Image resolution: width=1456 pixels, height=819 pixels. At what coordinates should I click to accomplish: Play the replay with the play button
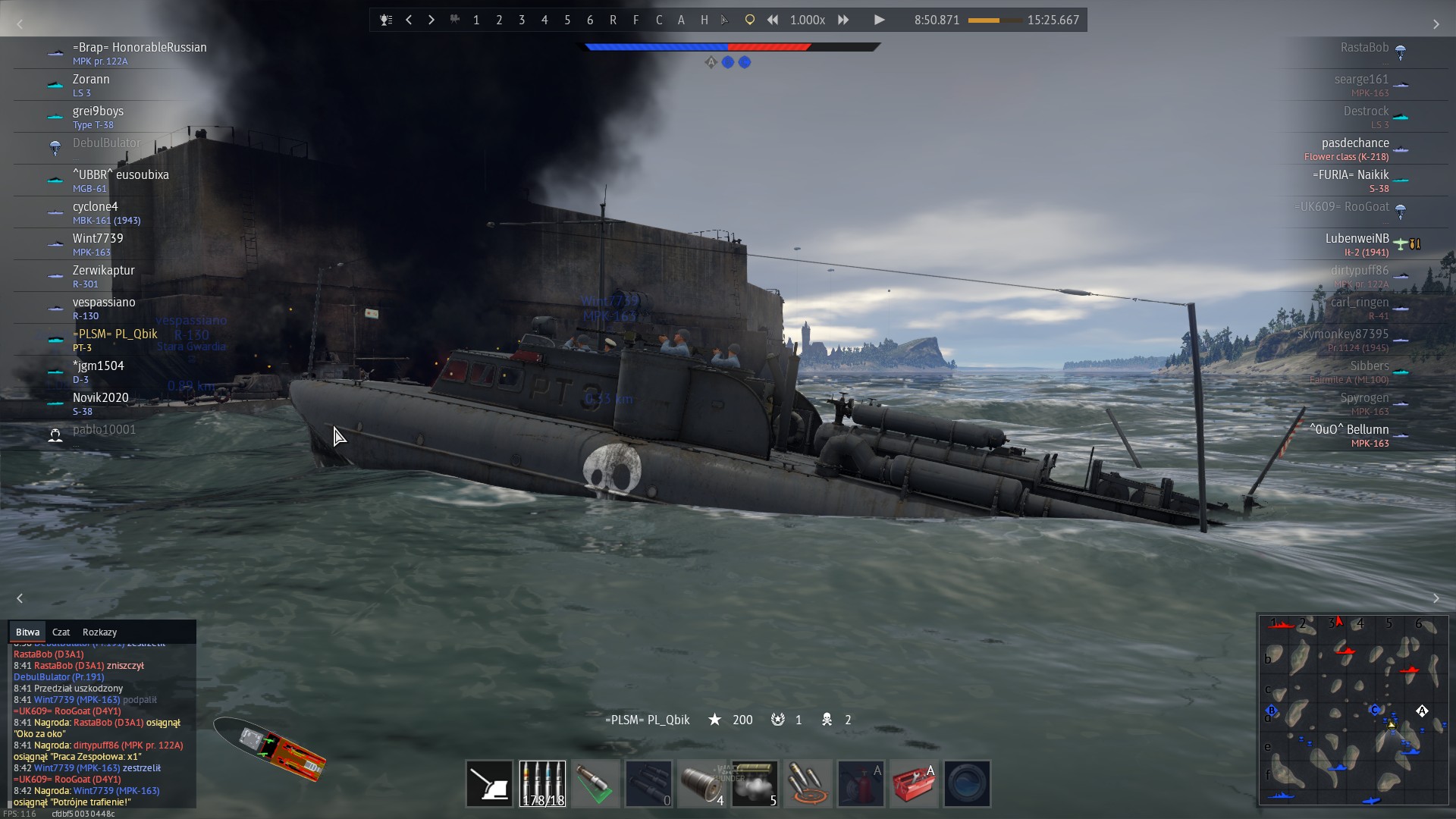pos(879,20)
